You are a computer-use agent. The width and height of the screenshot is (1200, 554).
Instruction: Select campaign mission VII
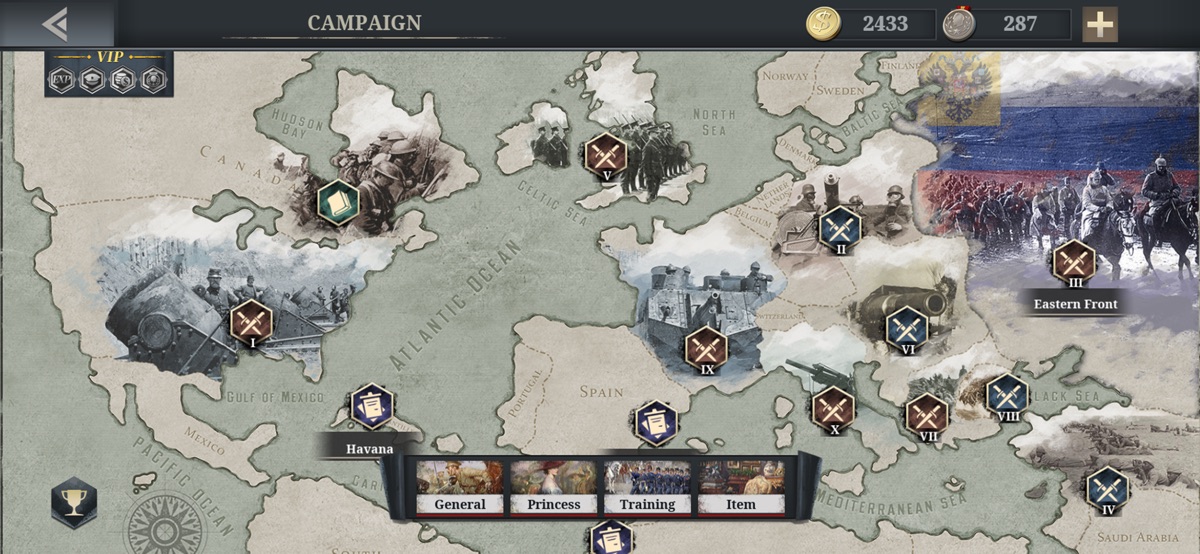click(x=927, y=414)
